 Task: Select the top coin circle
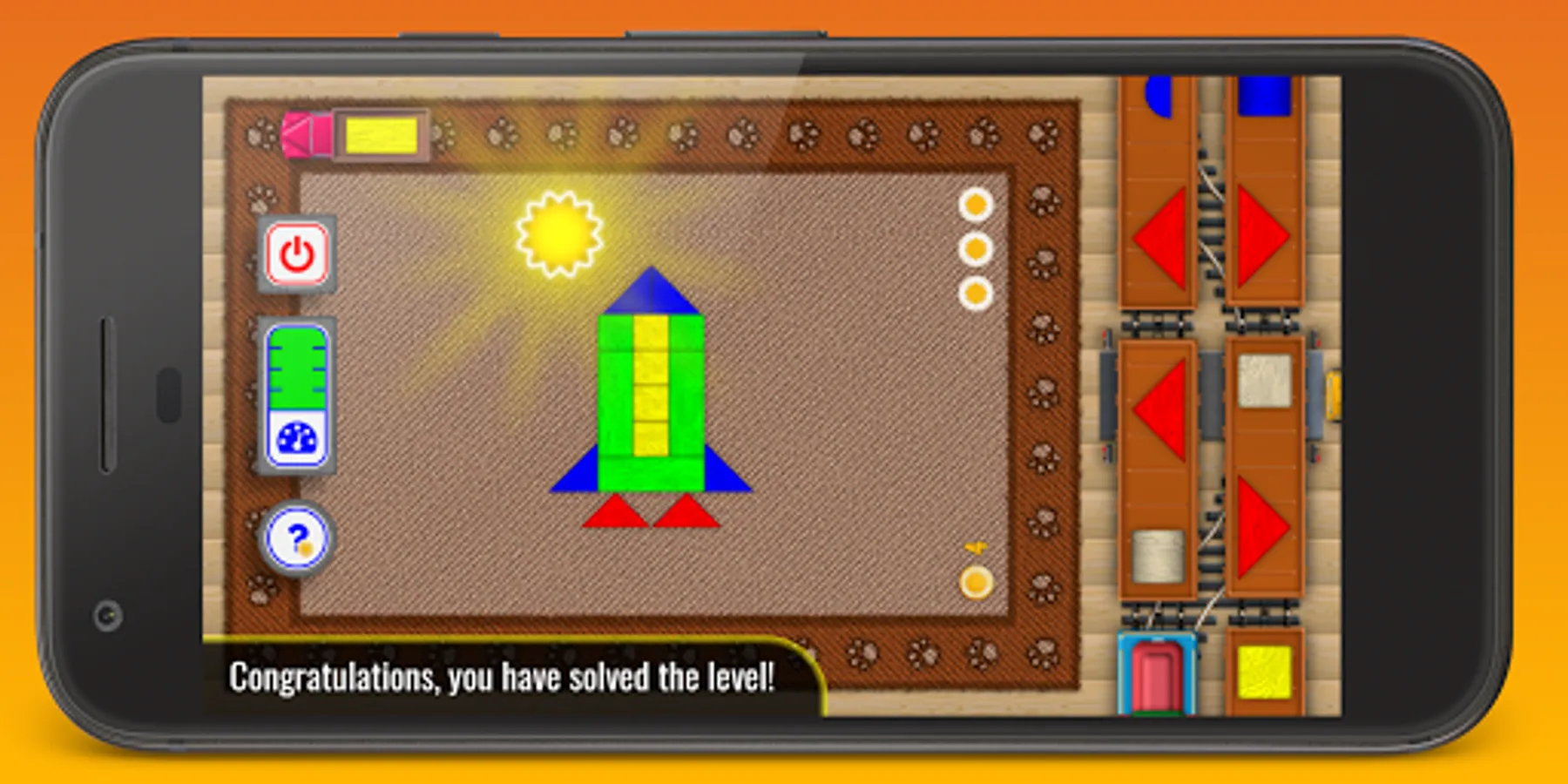click(x=974, y=205)
